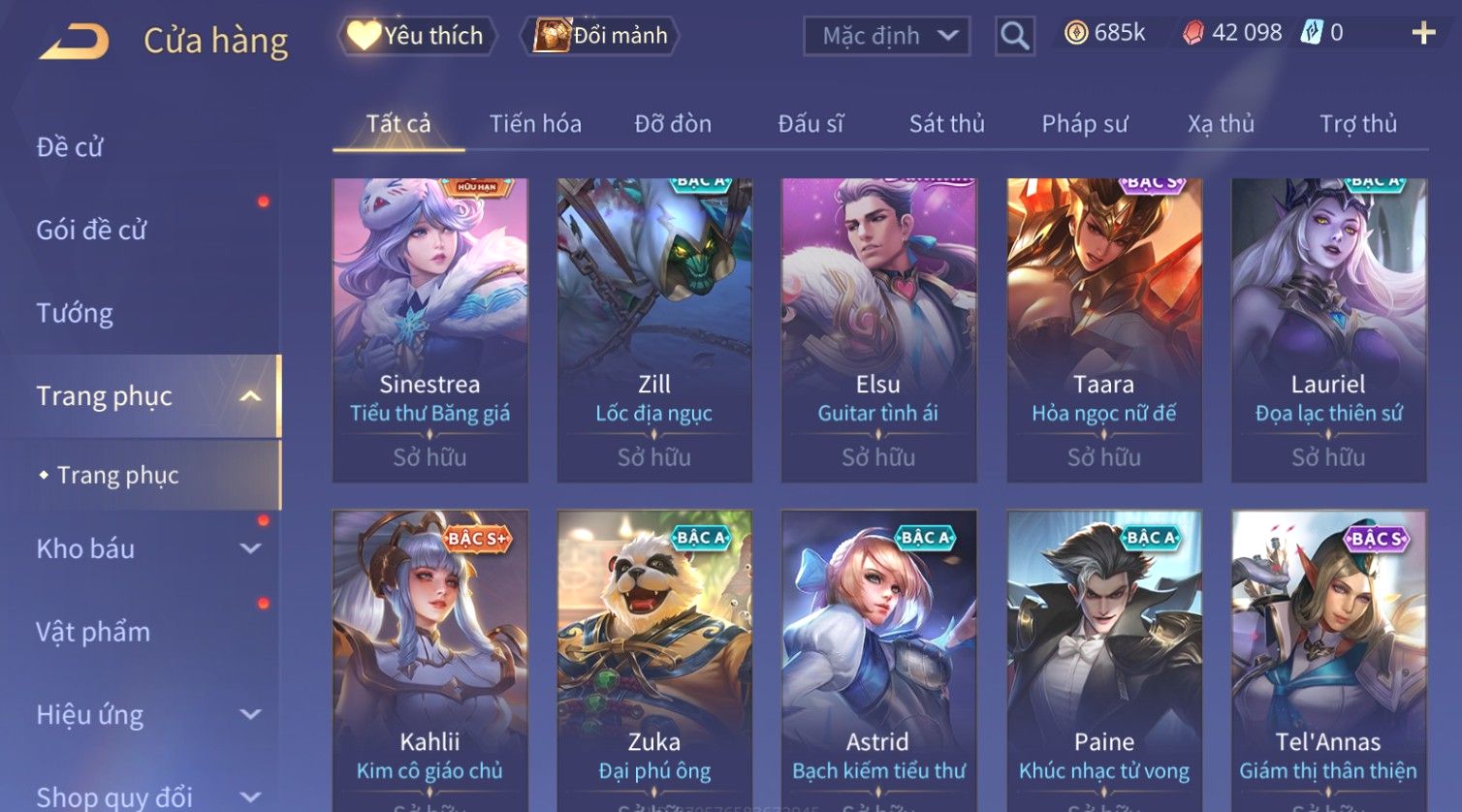This screenshot has width=1462, height=812.
Task: View the Zuka Đại phú ông skin
Action: click(654, 659)
